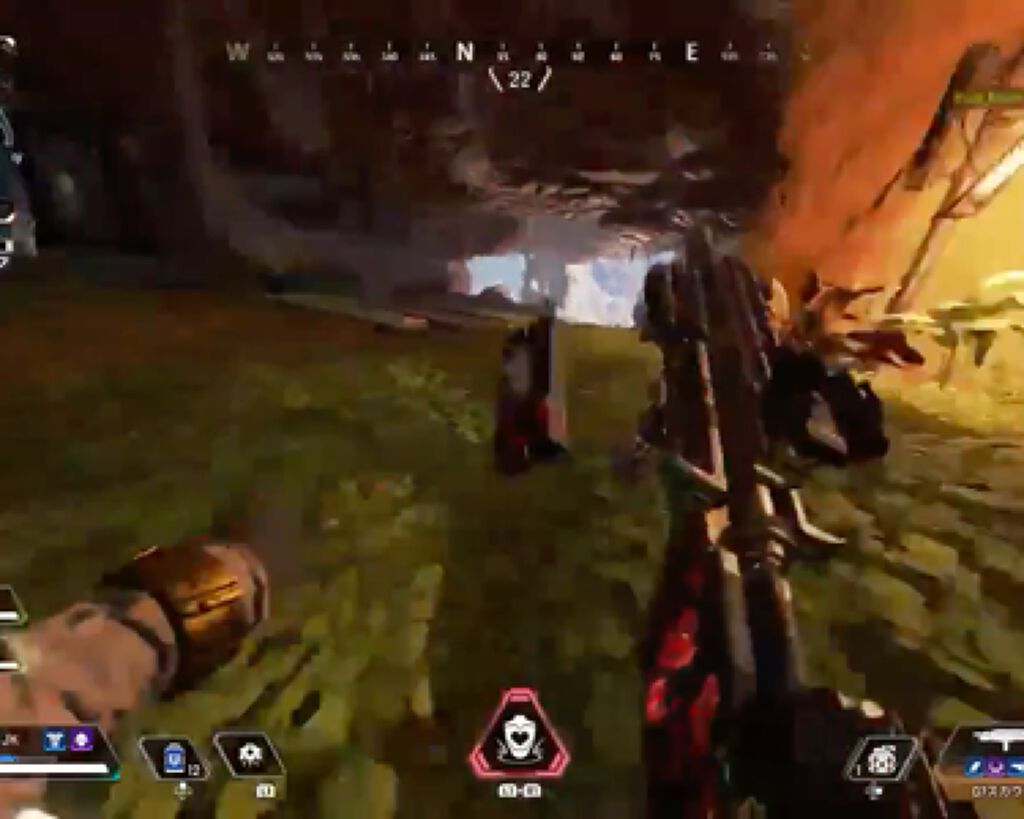
Task: Click the blue helmet gear icon
Action: [55, 740]
